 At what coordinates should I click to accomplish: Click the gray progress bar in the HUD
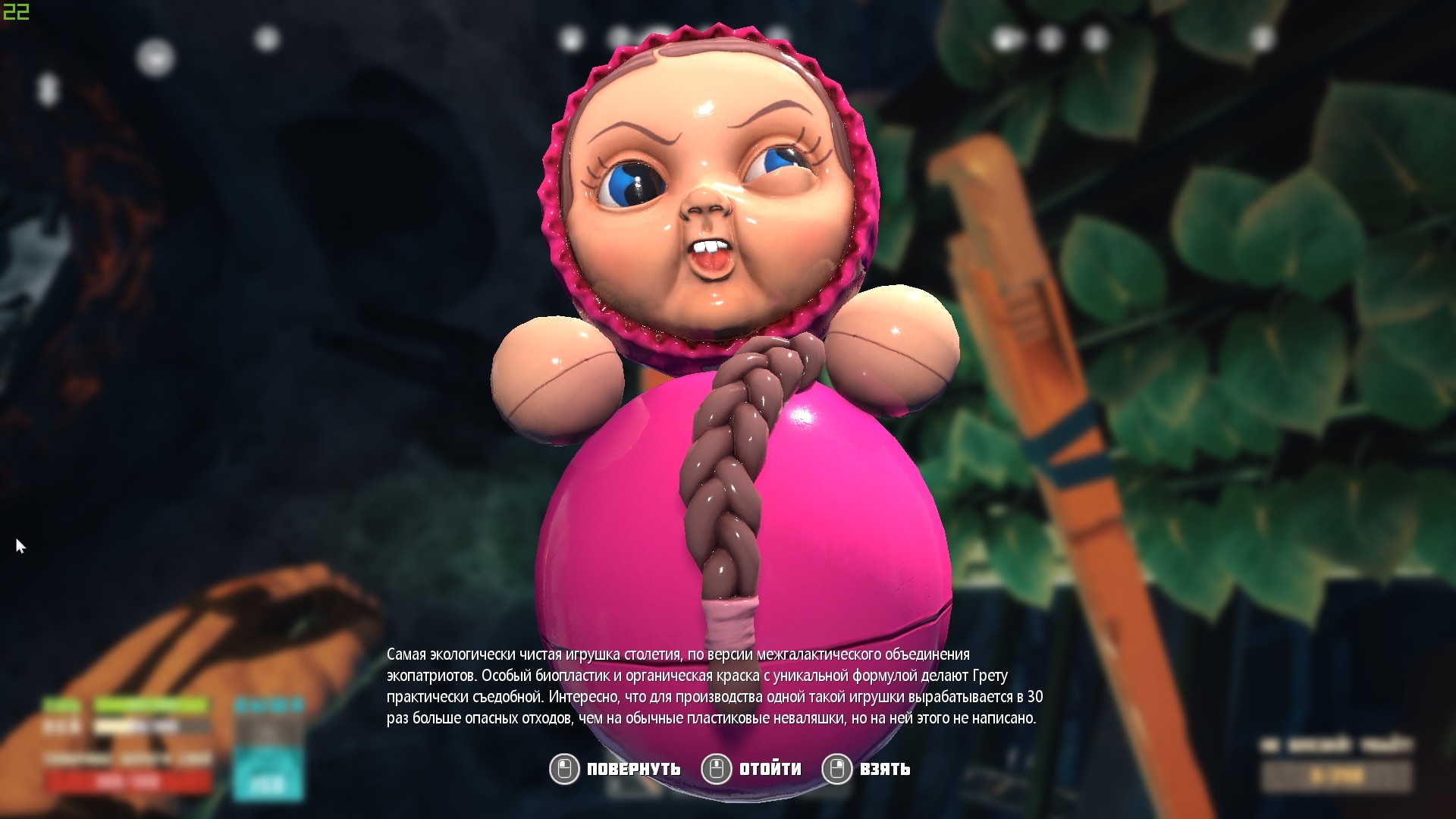coord(152,726)
